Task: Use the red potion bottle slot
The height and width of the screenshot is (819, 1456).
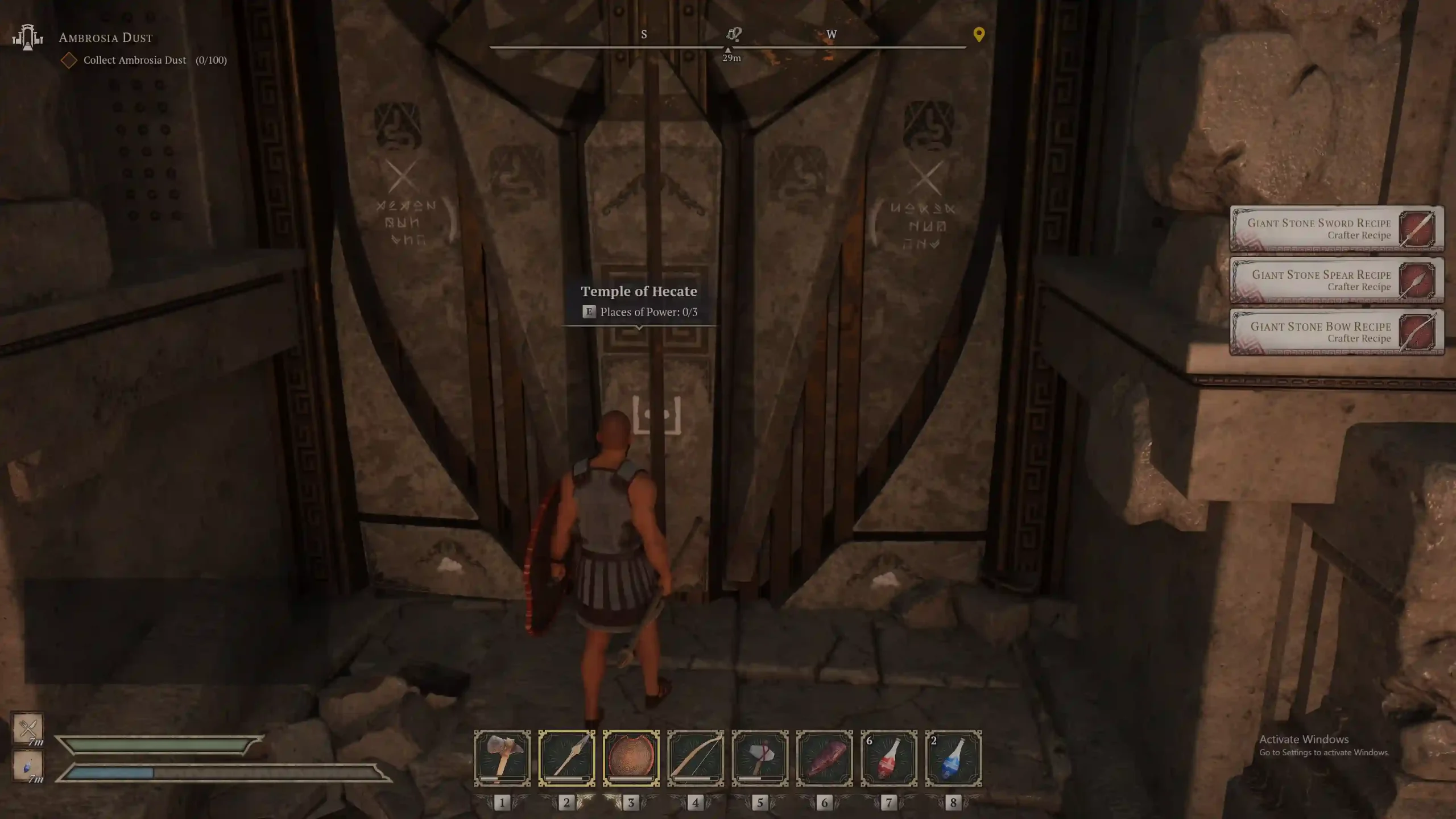Action: (x=889, y=758)
